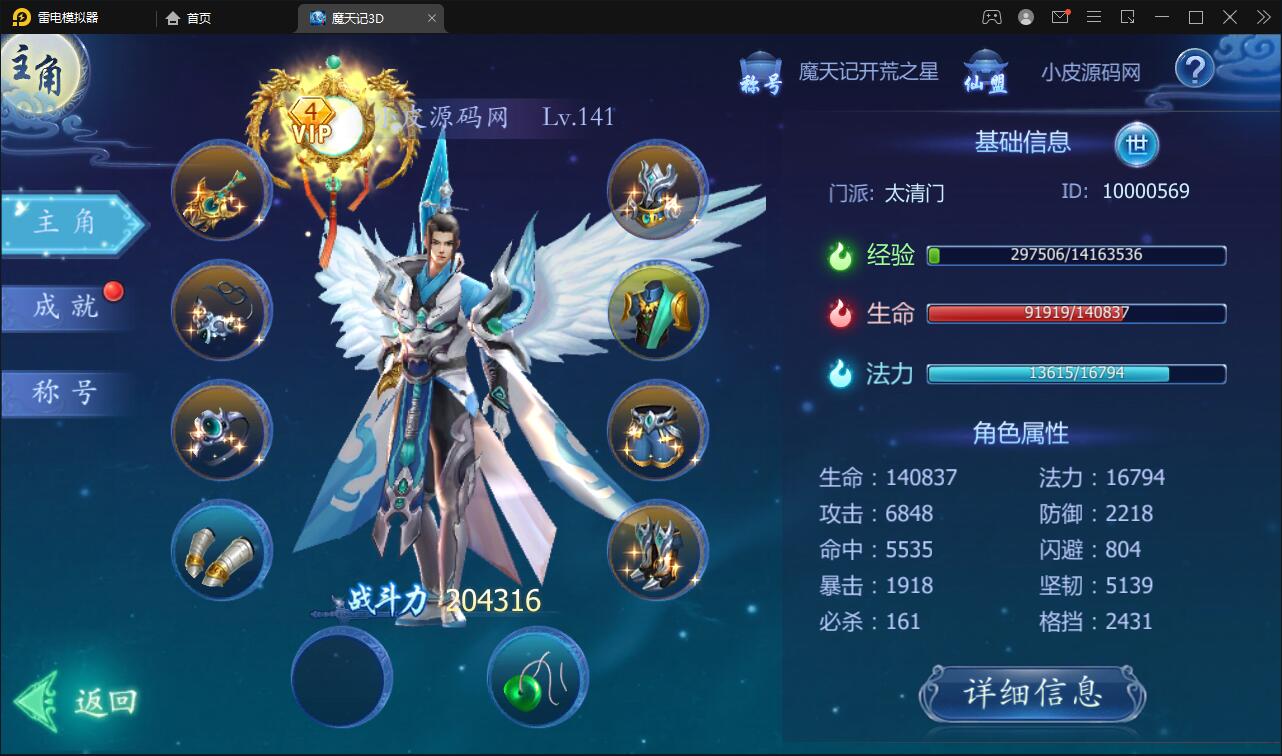Viewport: 1282px width, 756px height.
Task: Open the hamburger menu in the LDPlayer titlebar
Action: tap(1094, 17)
